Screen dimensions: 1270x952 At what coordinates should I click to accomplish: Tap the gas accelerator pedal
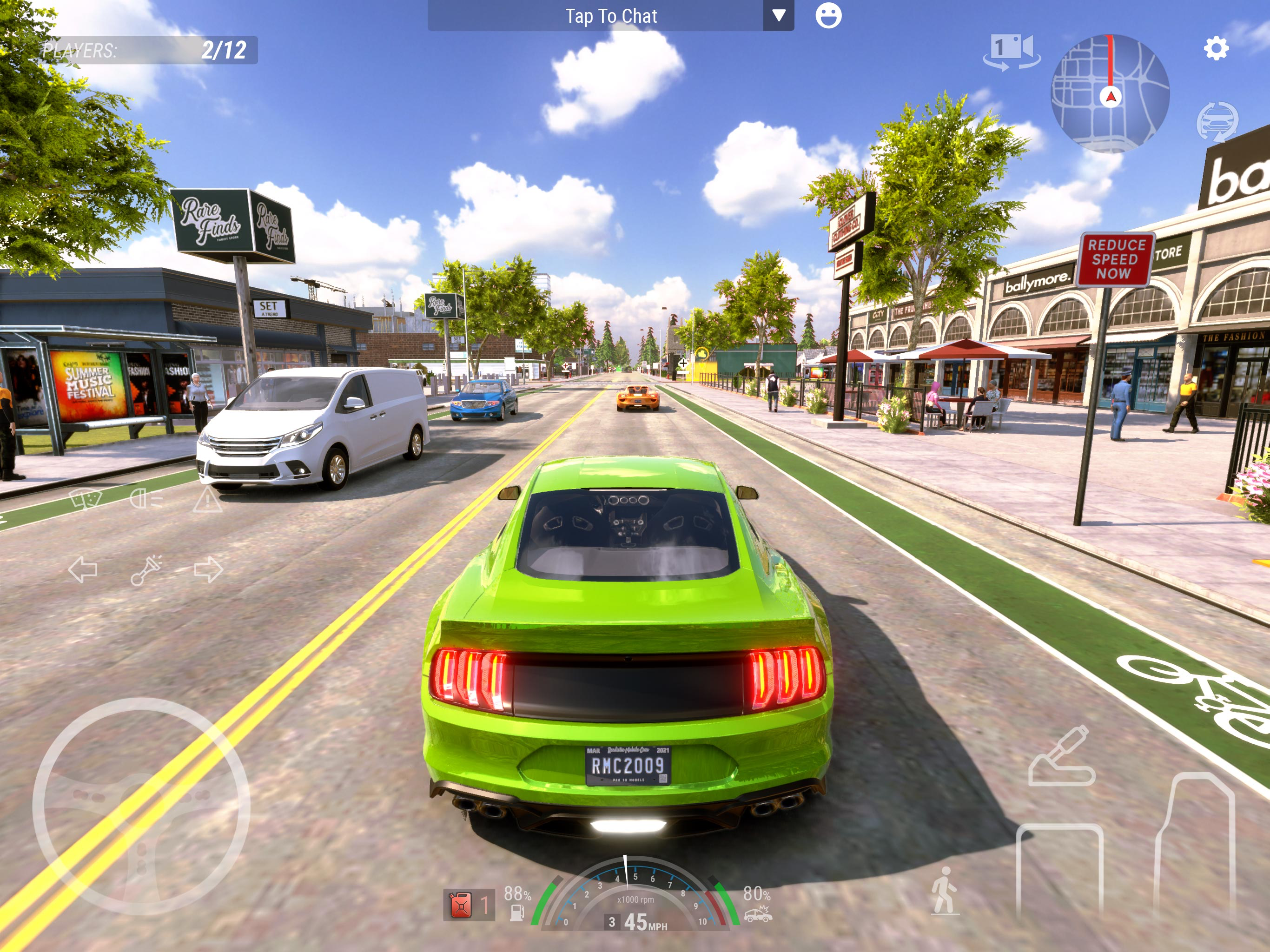coord(1194,844)
